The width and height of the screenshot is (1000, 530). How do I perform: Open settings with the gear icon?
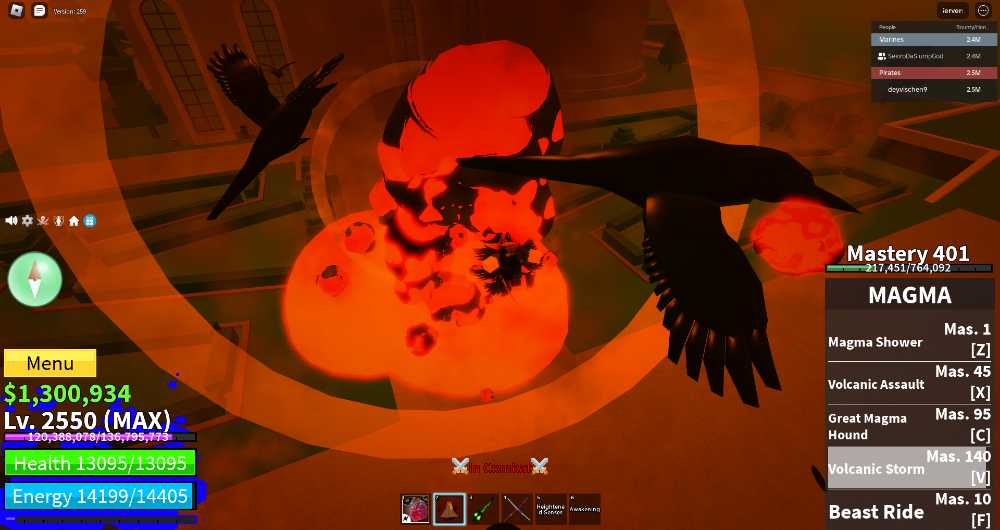(27, 220)
